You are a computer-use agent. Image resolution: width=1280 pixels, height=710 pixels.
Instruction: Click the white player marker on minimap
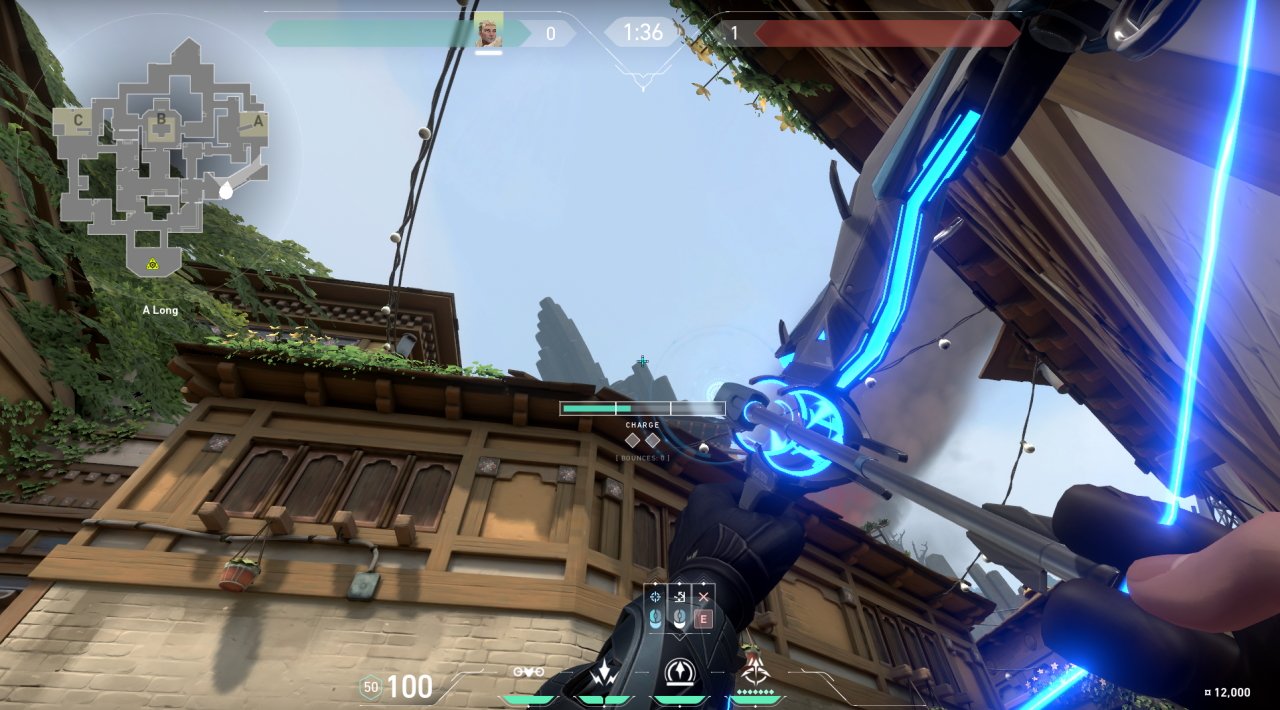(x=226, y=189)
